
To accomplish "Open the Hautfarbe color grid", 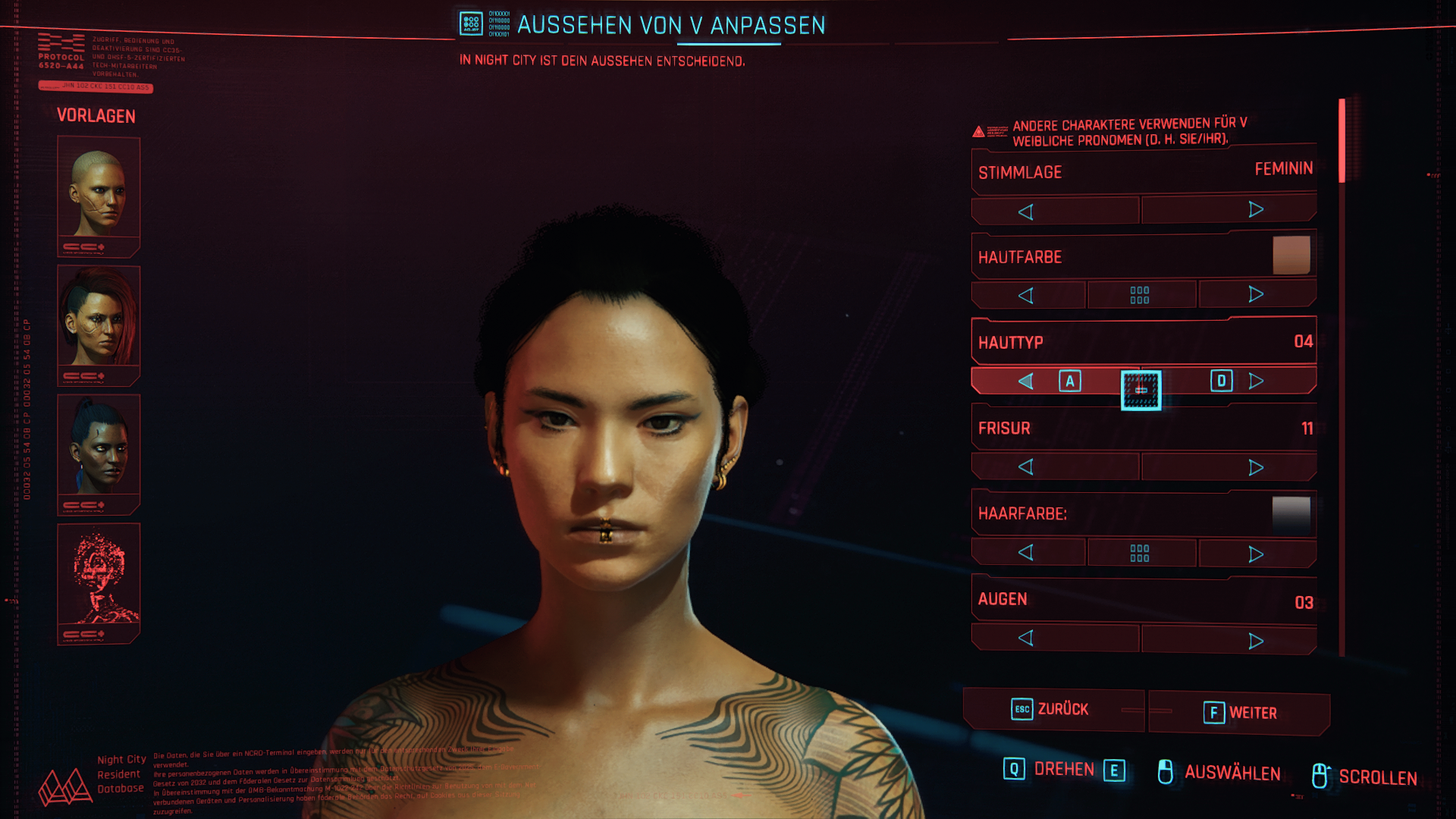I will click(x=1141, y=295).
